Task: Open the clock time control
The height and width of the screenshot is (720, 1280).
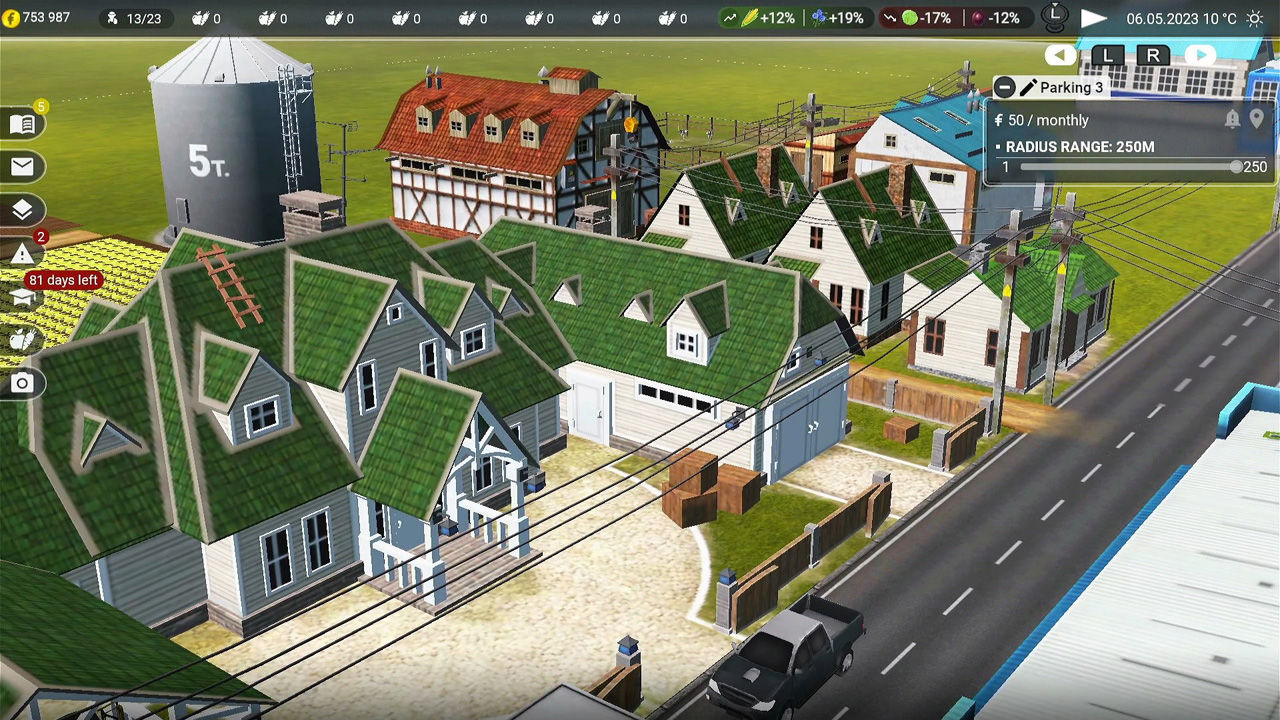Action: 1054,16
